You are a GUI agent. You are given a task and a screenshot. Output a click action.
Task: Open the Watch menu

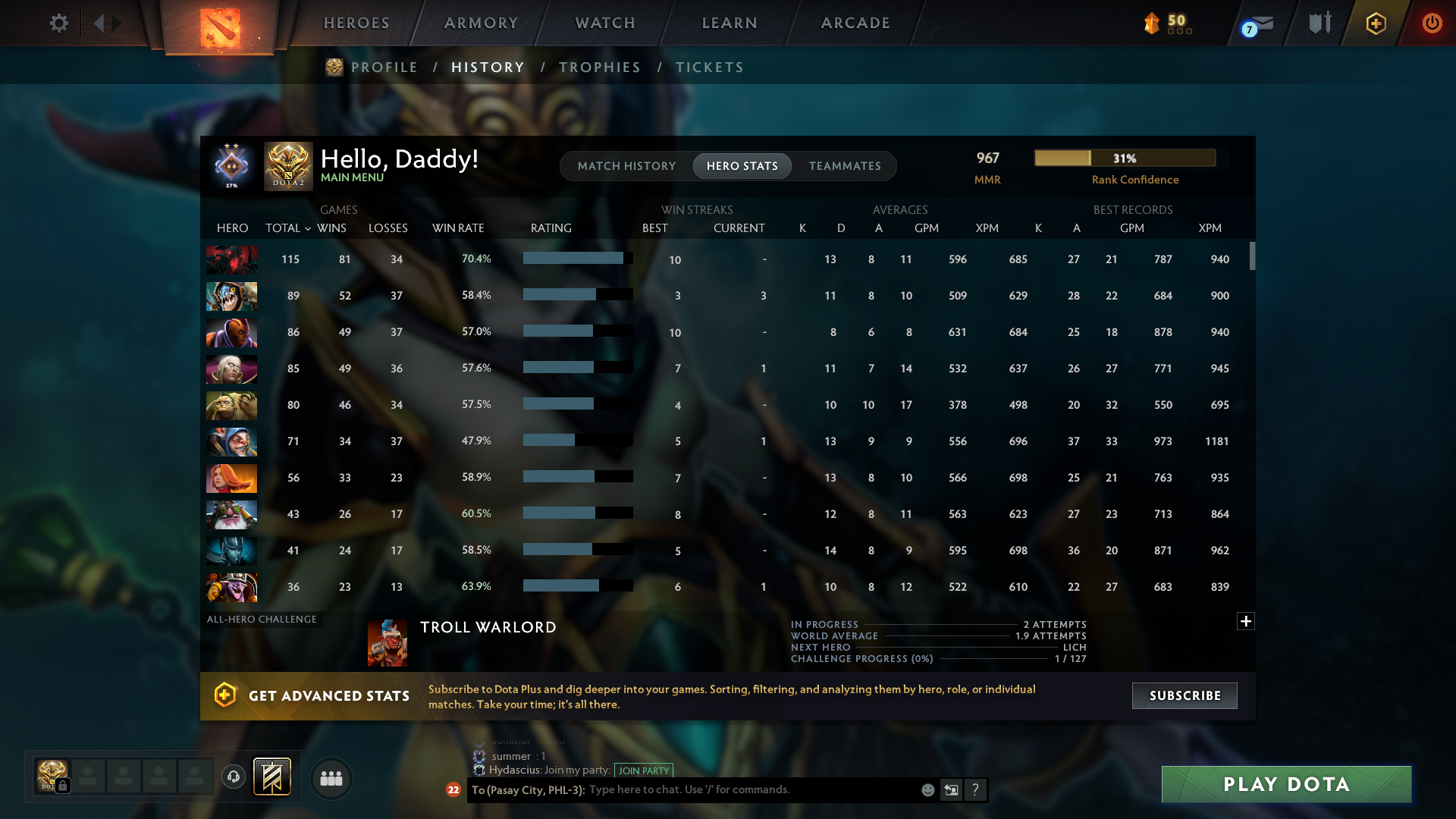pos(604,23)
